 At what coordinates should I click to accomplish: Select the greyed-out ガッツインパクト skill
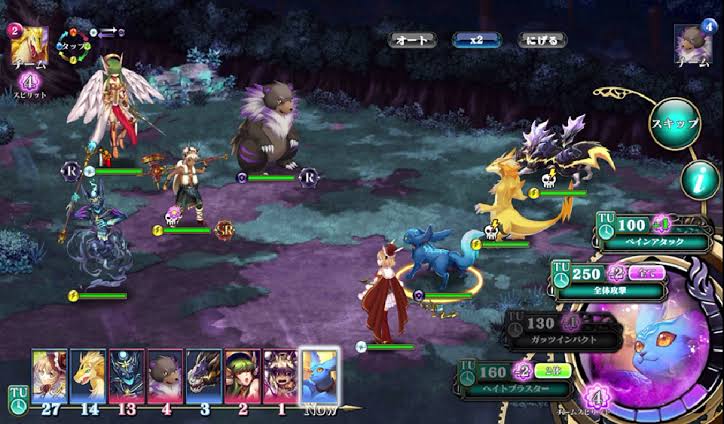tap(566, 331)
